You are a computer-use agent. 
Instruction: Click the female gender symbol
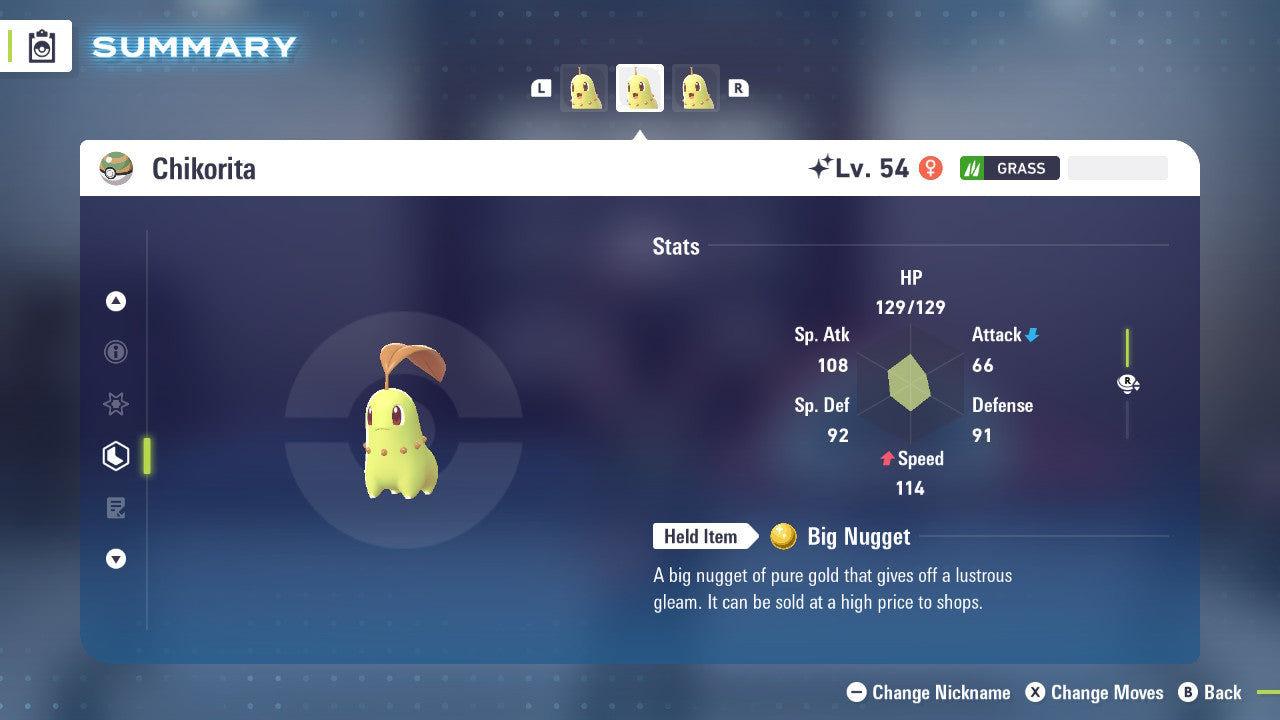tap(930, 168)
